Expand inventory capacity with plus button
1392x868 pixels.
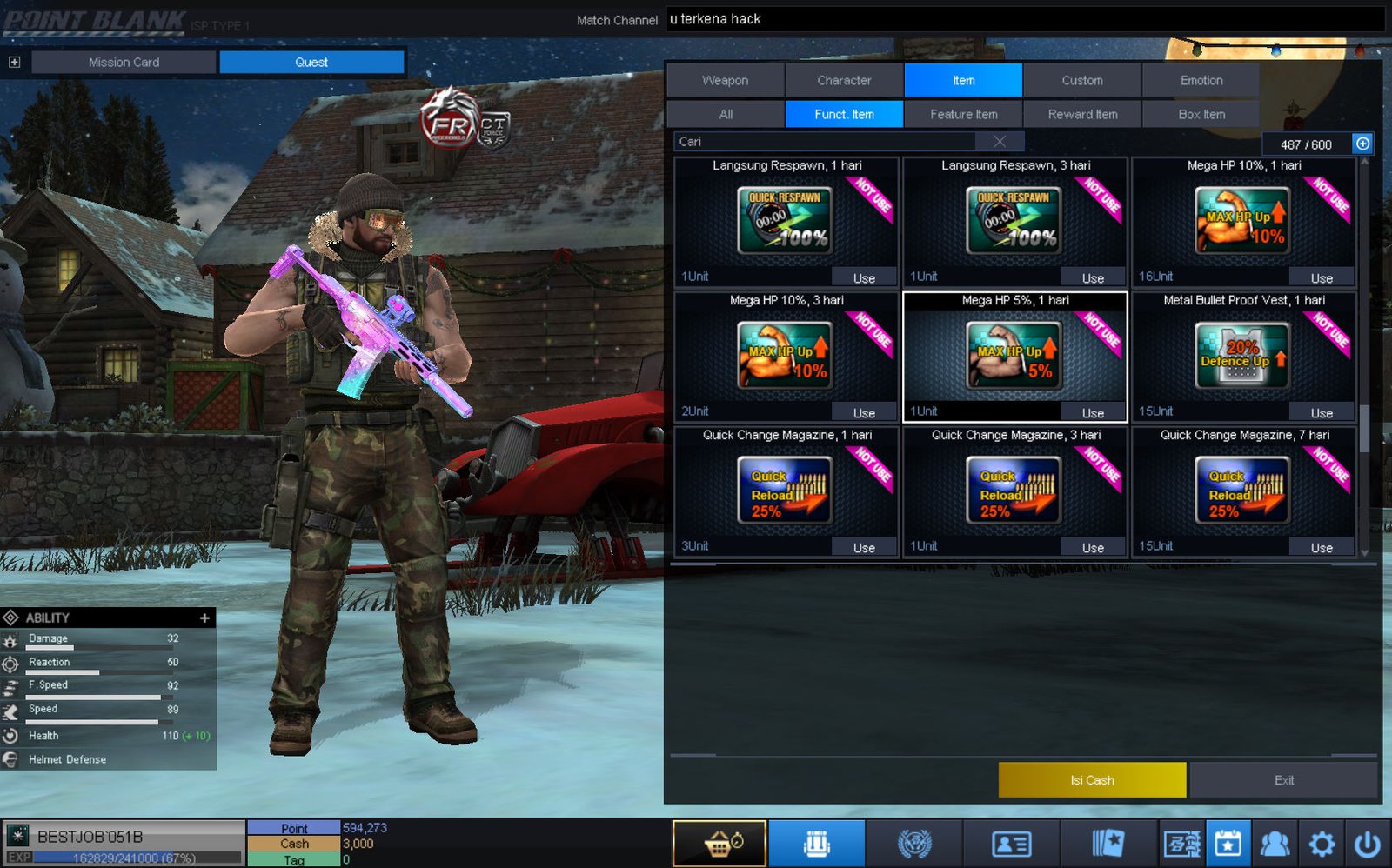tap(1362, 144)
